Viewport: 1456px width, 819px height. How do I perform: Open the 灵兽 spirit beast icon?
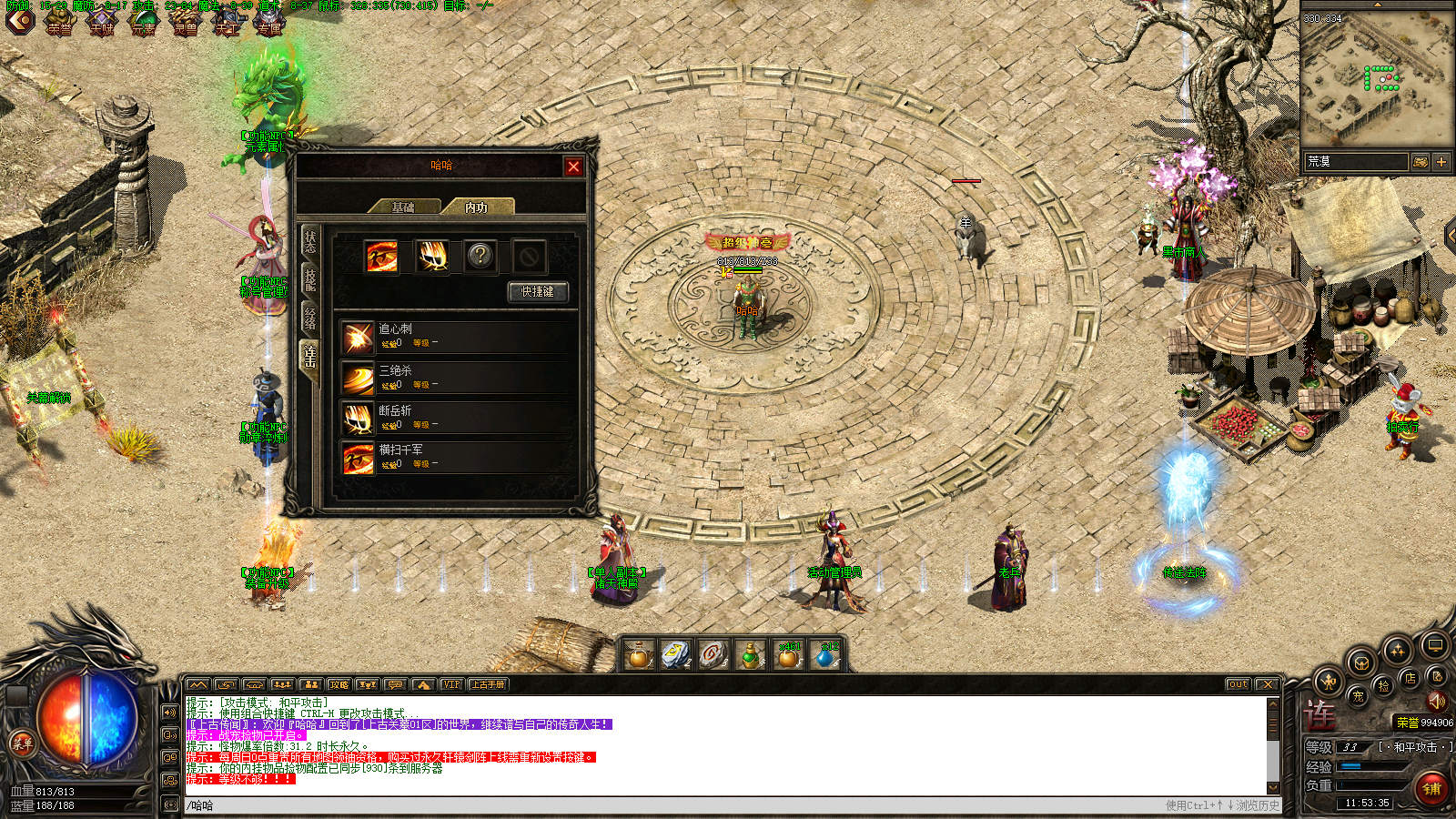tap(186, 20)
